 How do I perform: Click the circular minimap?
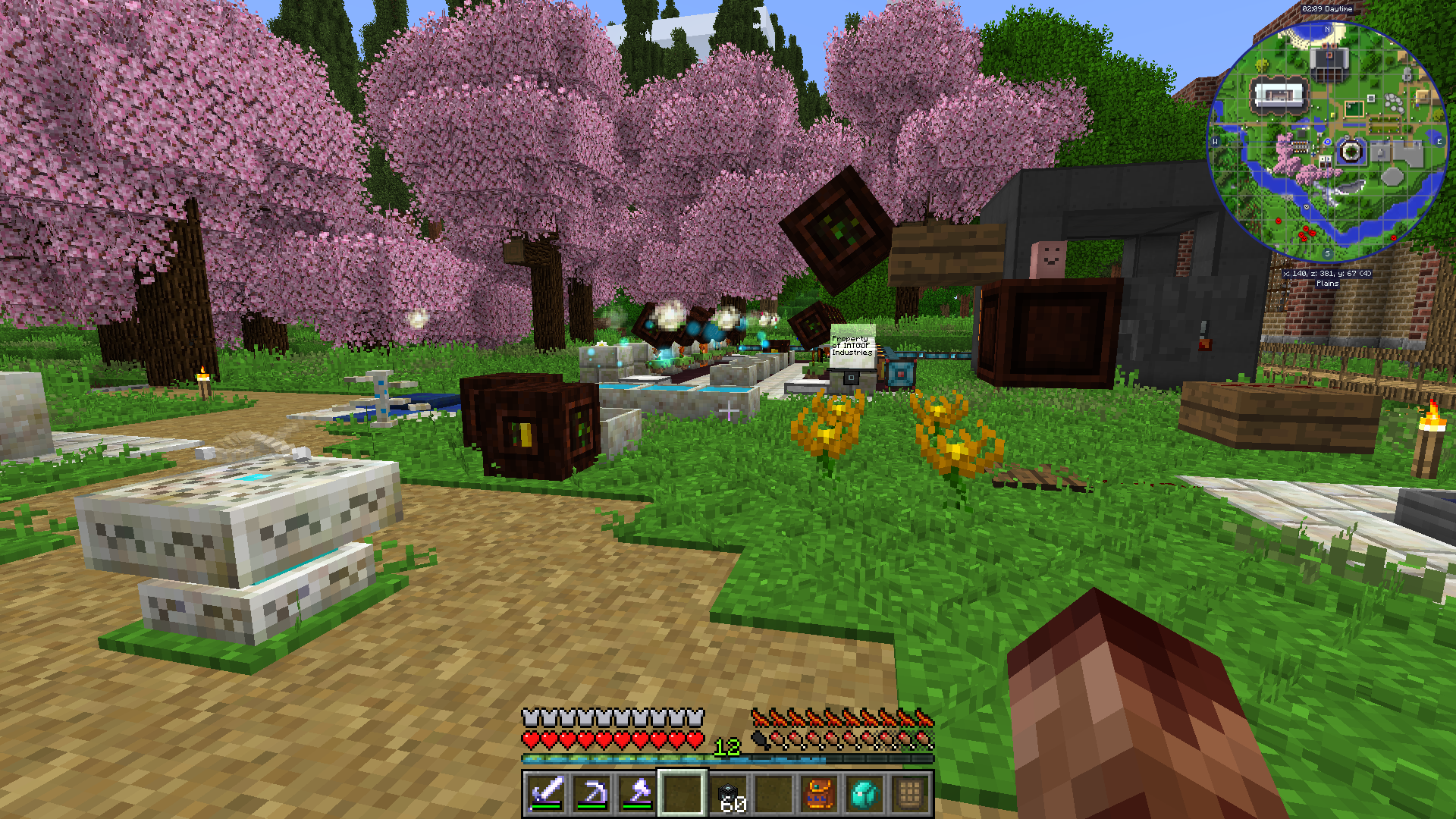pyautogui.click(x=1327, y=142)
